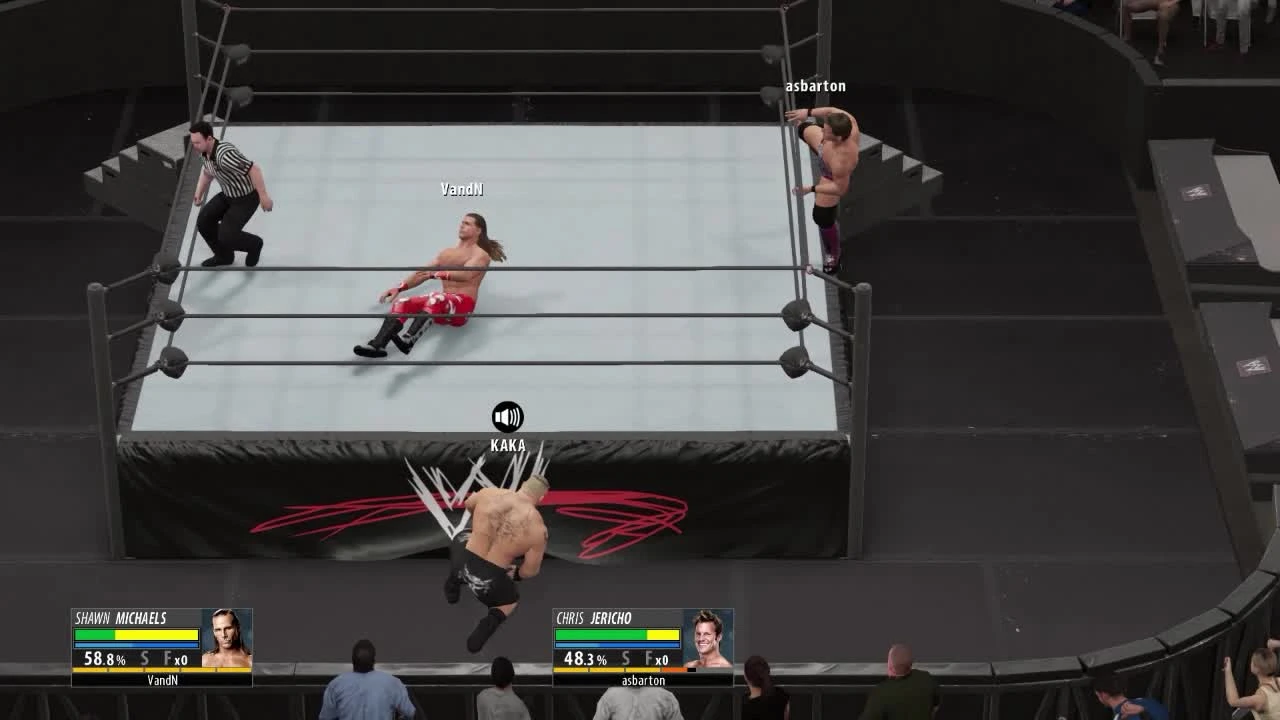Click the asbarton name tag near the turnbuckle

pyautogui.click(x=817, y=86)
